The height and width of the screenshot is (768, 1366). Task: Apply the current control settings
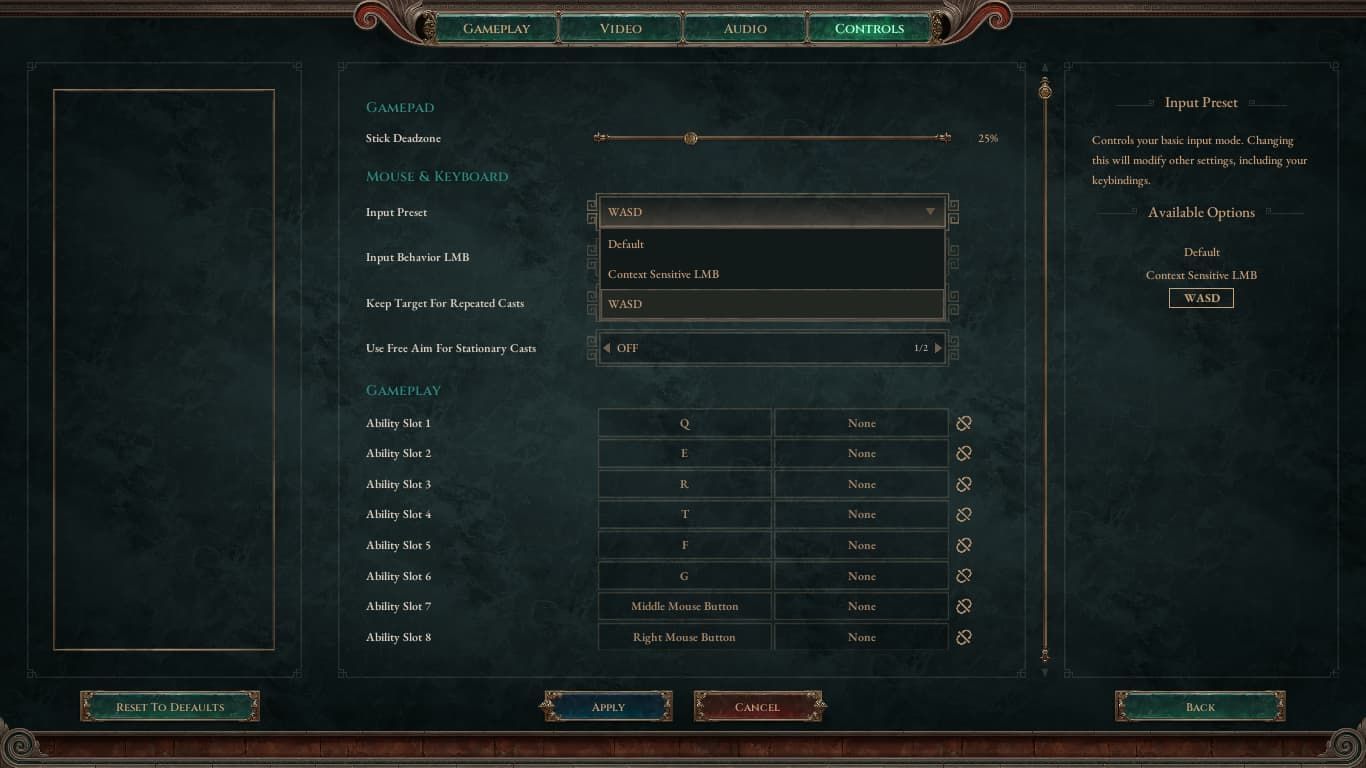(x=607, y=706)
